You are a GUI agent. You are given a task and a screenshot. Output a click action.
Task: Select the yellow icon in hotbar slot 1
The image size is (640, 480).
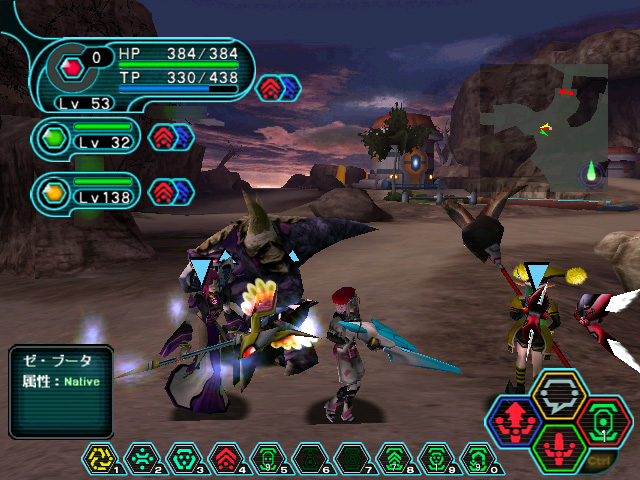click(x=97, y=459)
